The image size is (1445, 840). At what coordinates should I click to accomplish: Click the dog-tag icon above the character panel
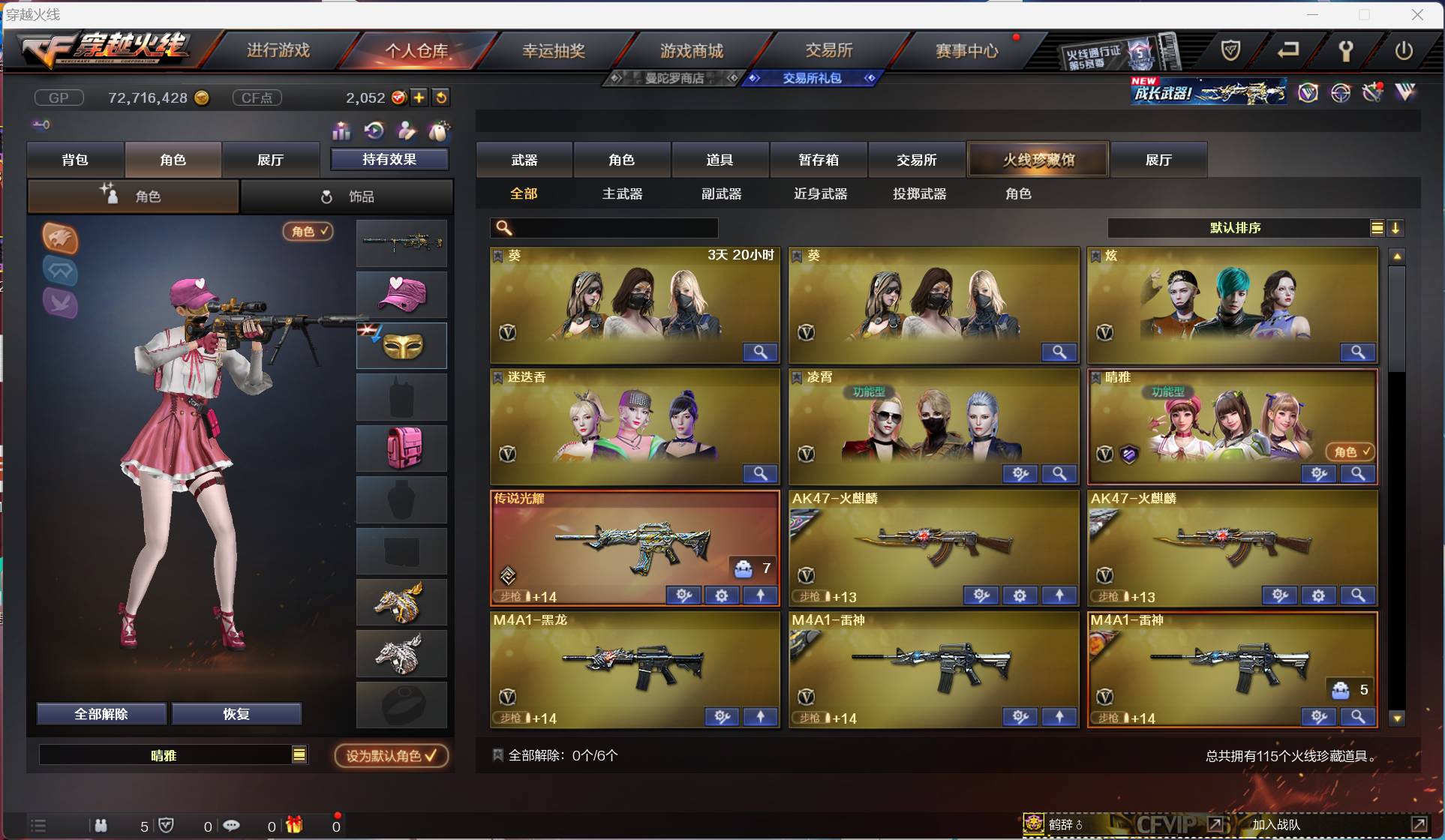click(440, 131)
